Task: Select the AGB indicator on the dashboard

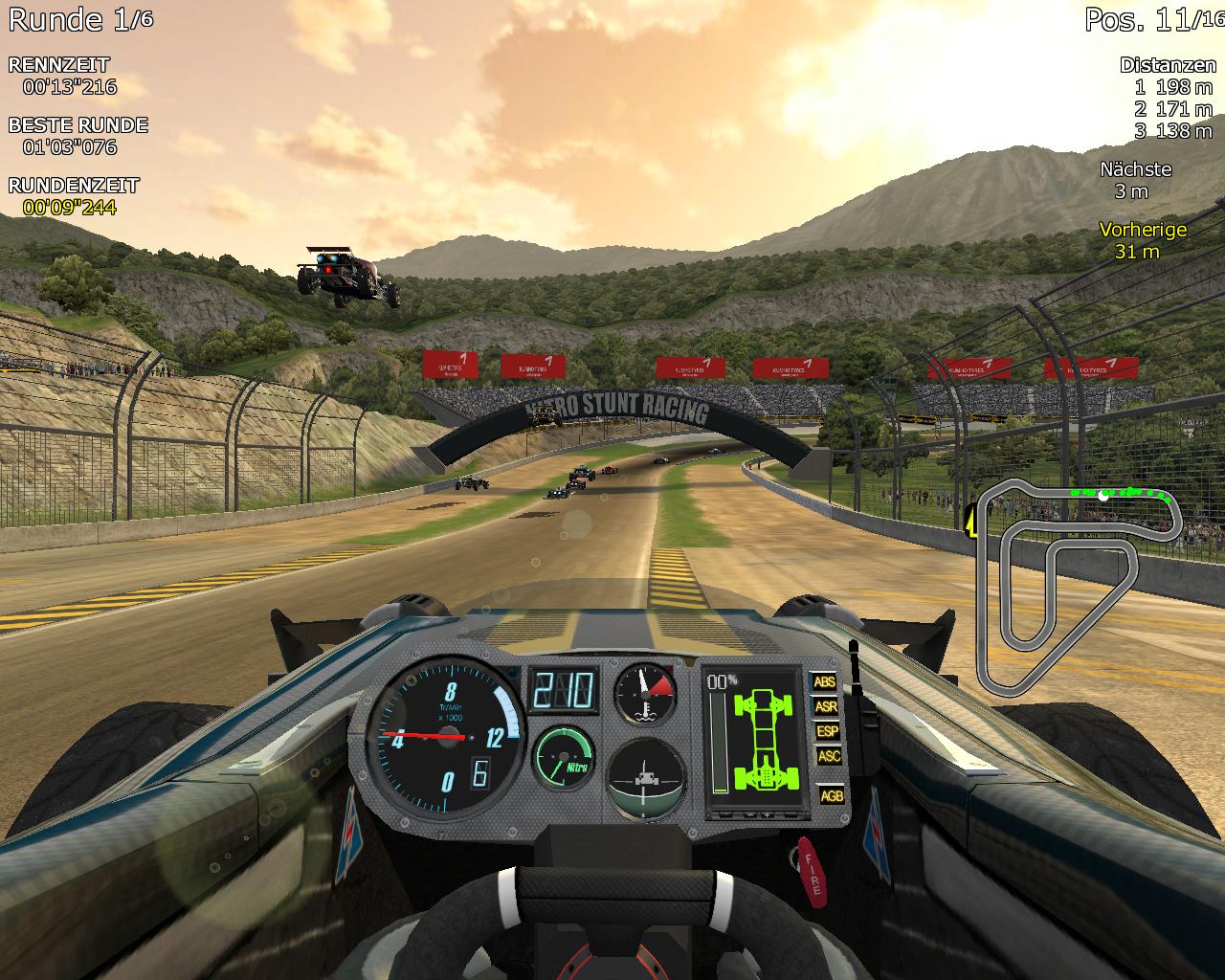Action: pyautogui.click(x=832, y=795)
